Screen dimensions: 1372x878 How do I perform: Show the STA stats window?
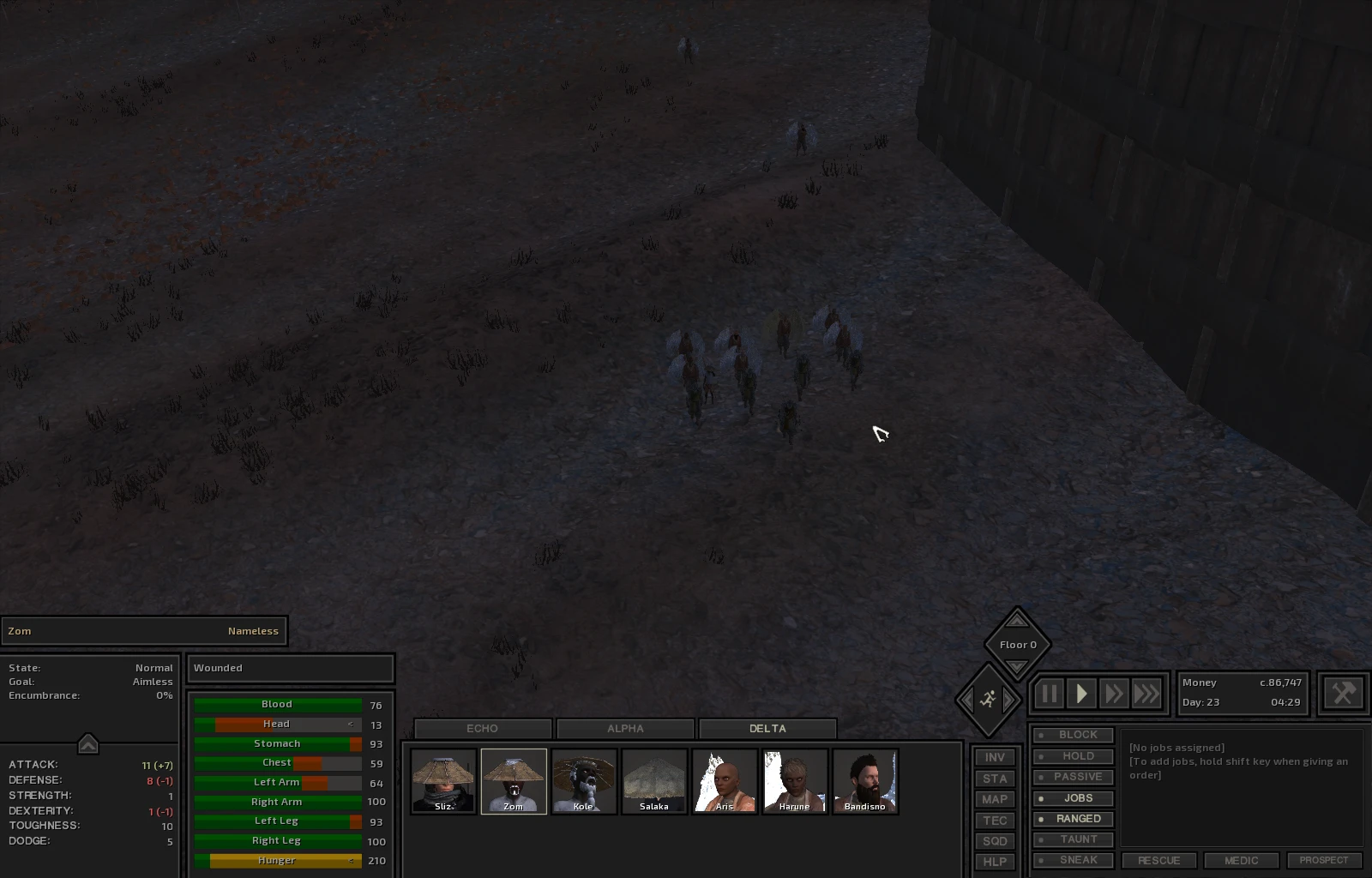[995, 779]
